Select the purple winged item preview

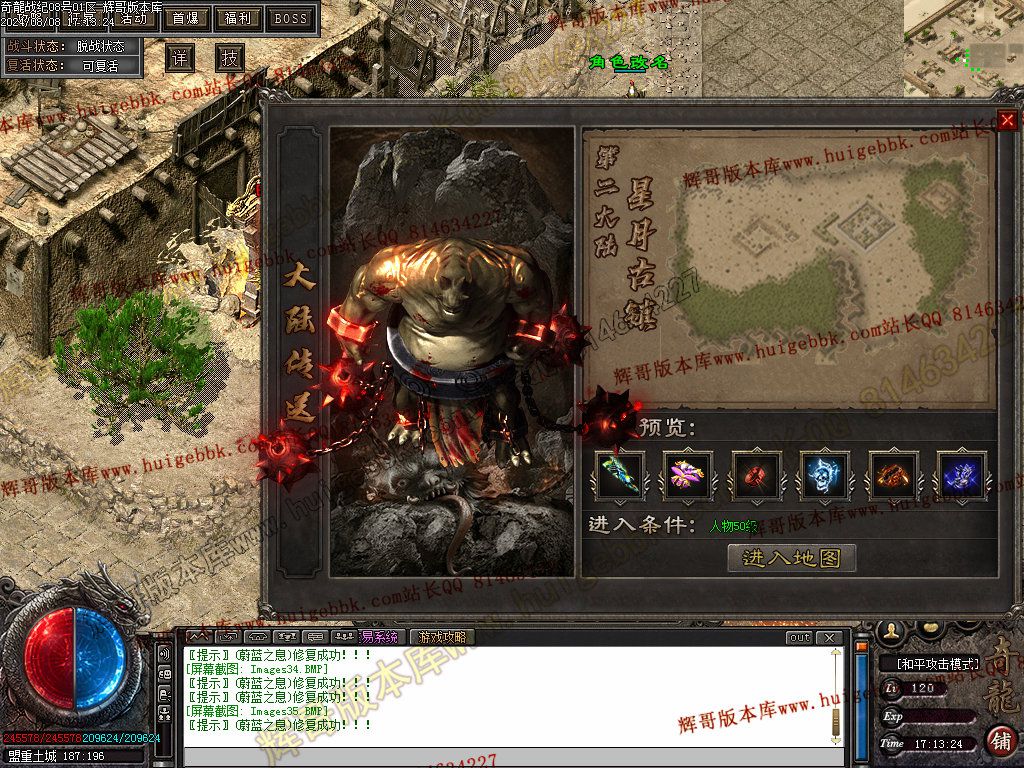(688, 475)
